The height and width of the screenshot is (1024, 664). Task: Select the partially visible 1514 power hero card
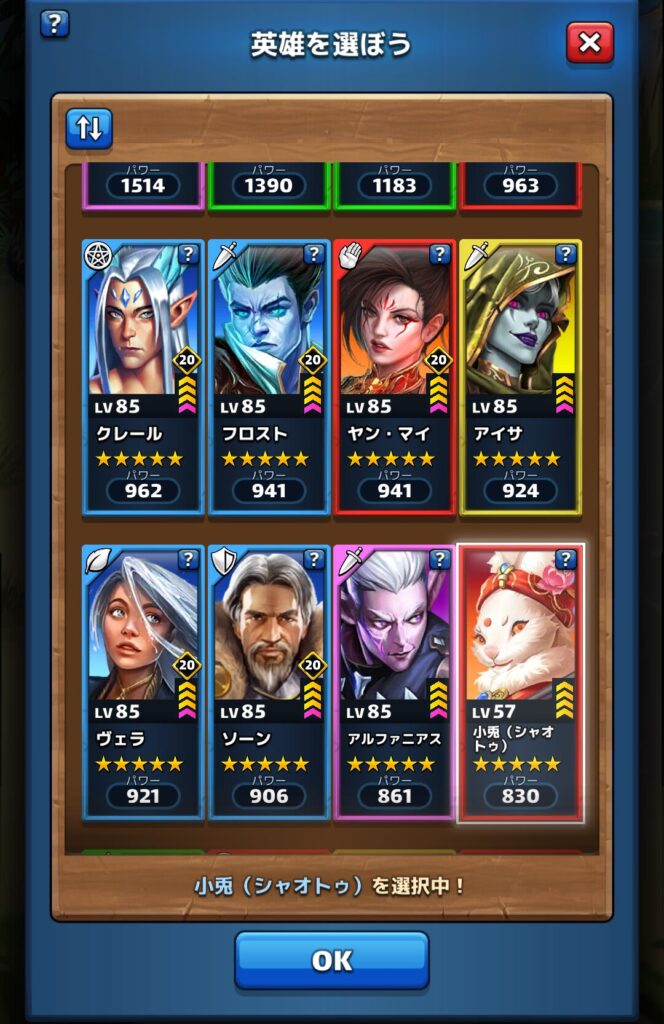click(x=142, y=185)
